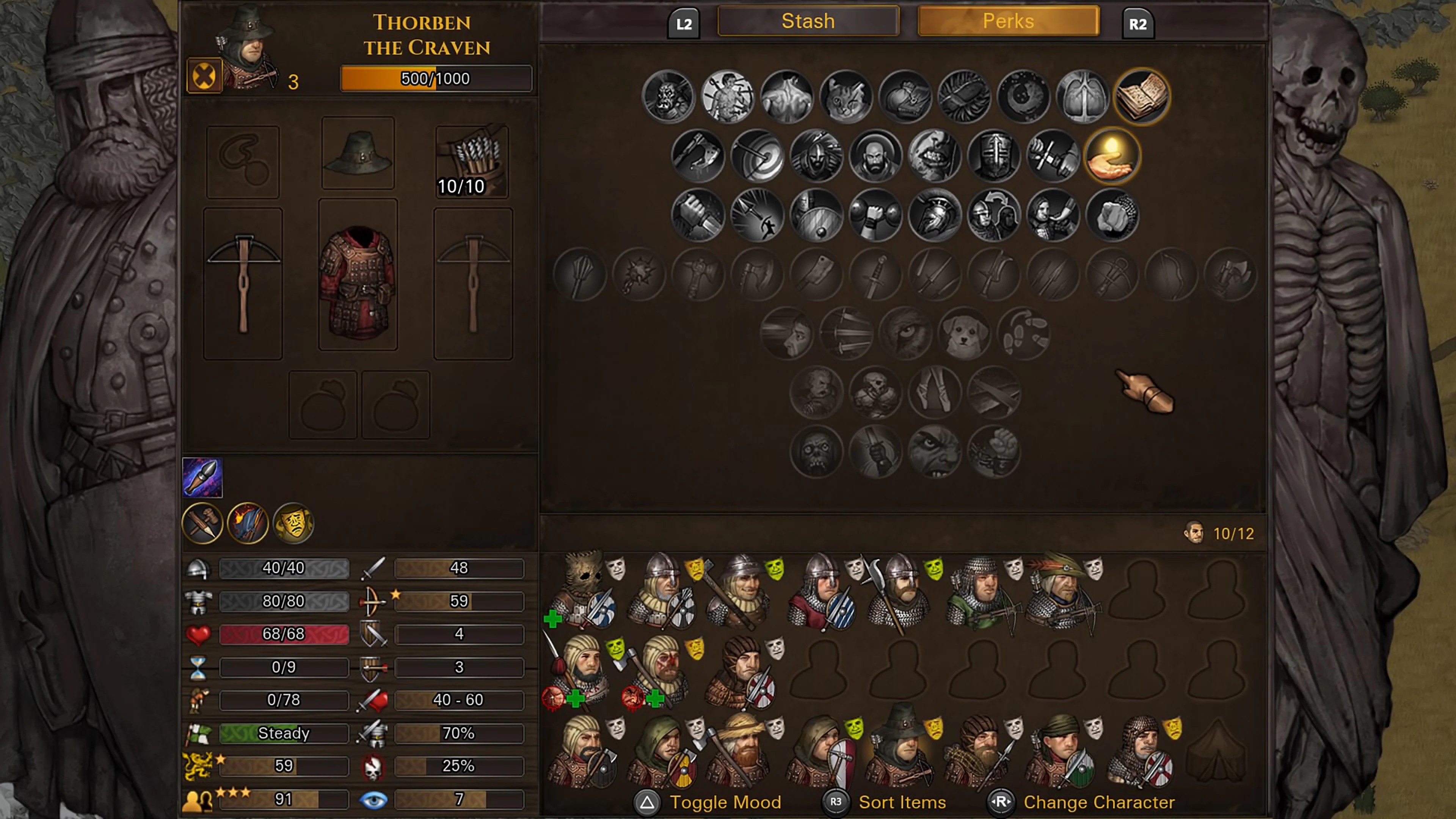This screenshot has height=819, width=1456.
Task: Switch to the Stash tab
Action: (808, 21)
